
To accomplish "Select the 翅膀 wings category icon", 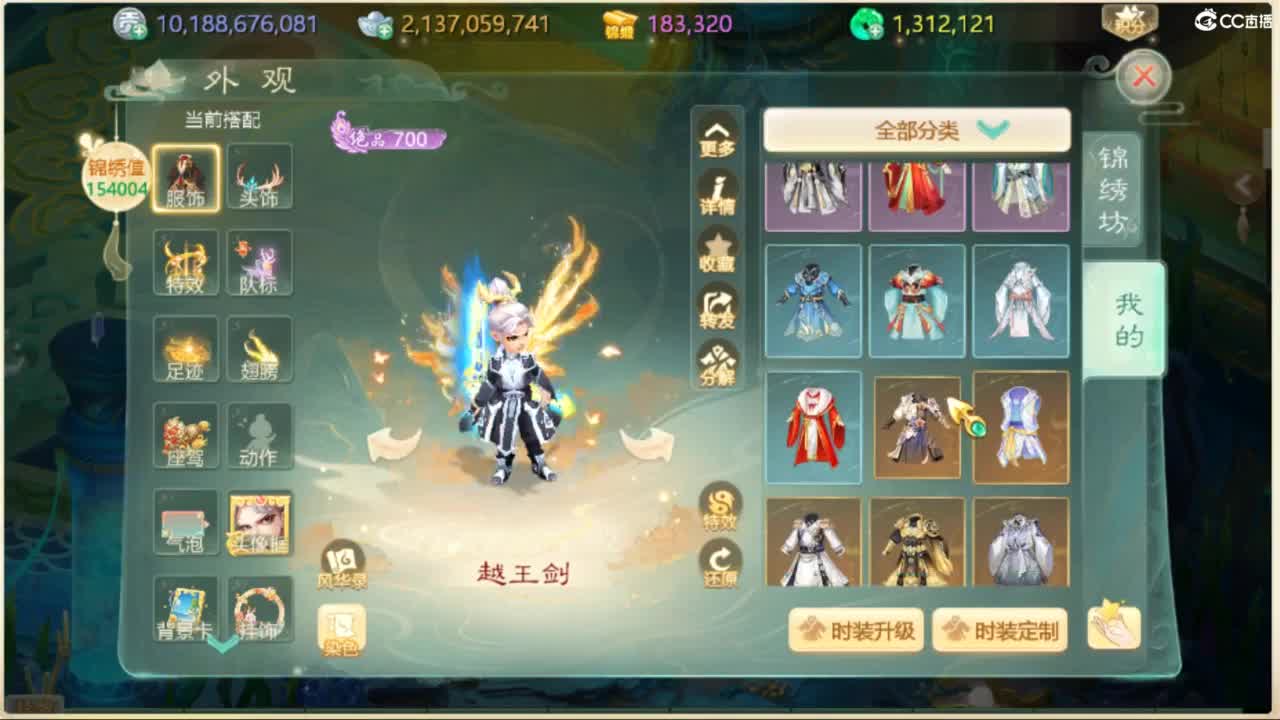I will (x=259, y=350).
